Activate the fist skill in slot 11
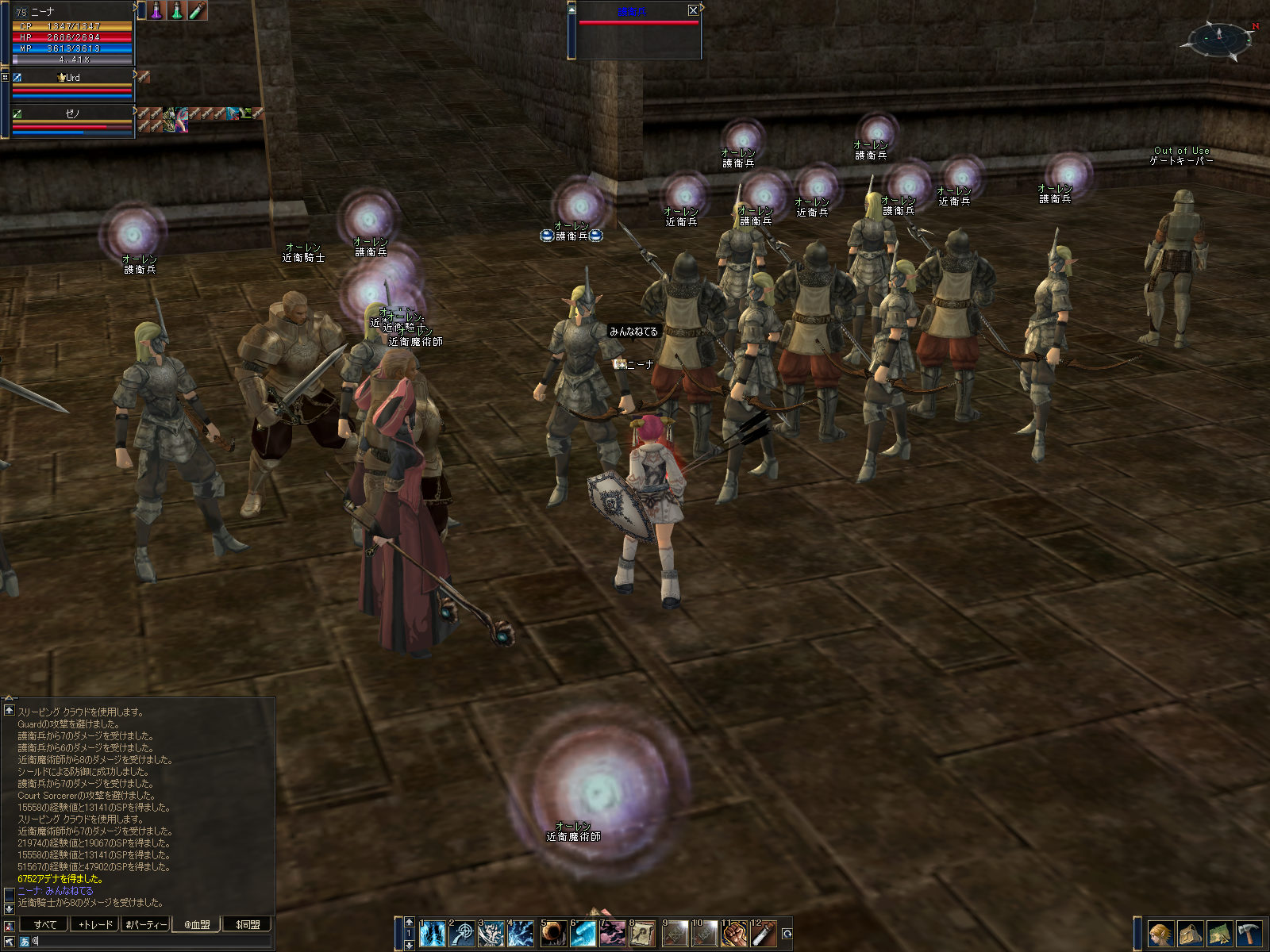1270x952 pixels. click(x=734, y=934)
